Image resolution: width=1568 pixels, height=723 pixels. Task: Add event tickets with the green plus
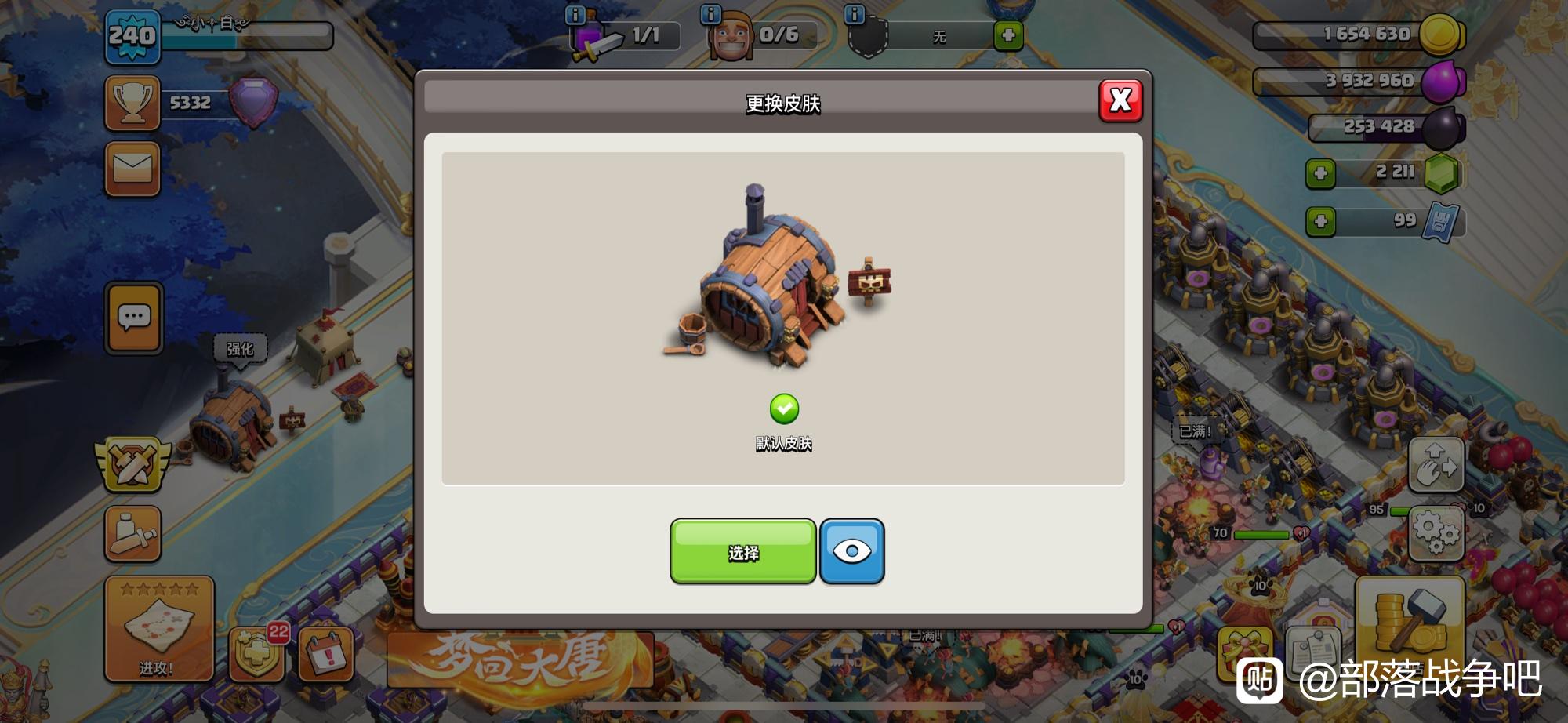[1320, 222]
